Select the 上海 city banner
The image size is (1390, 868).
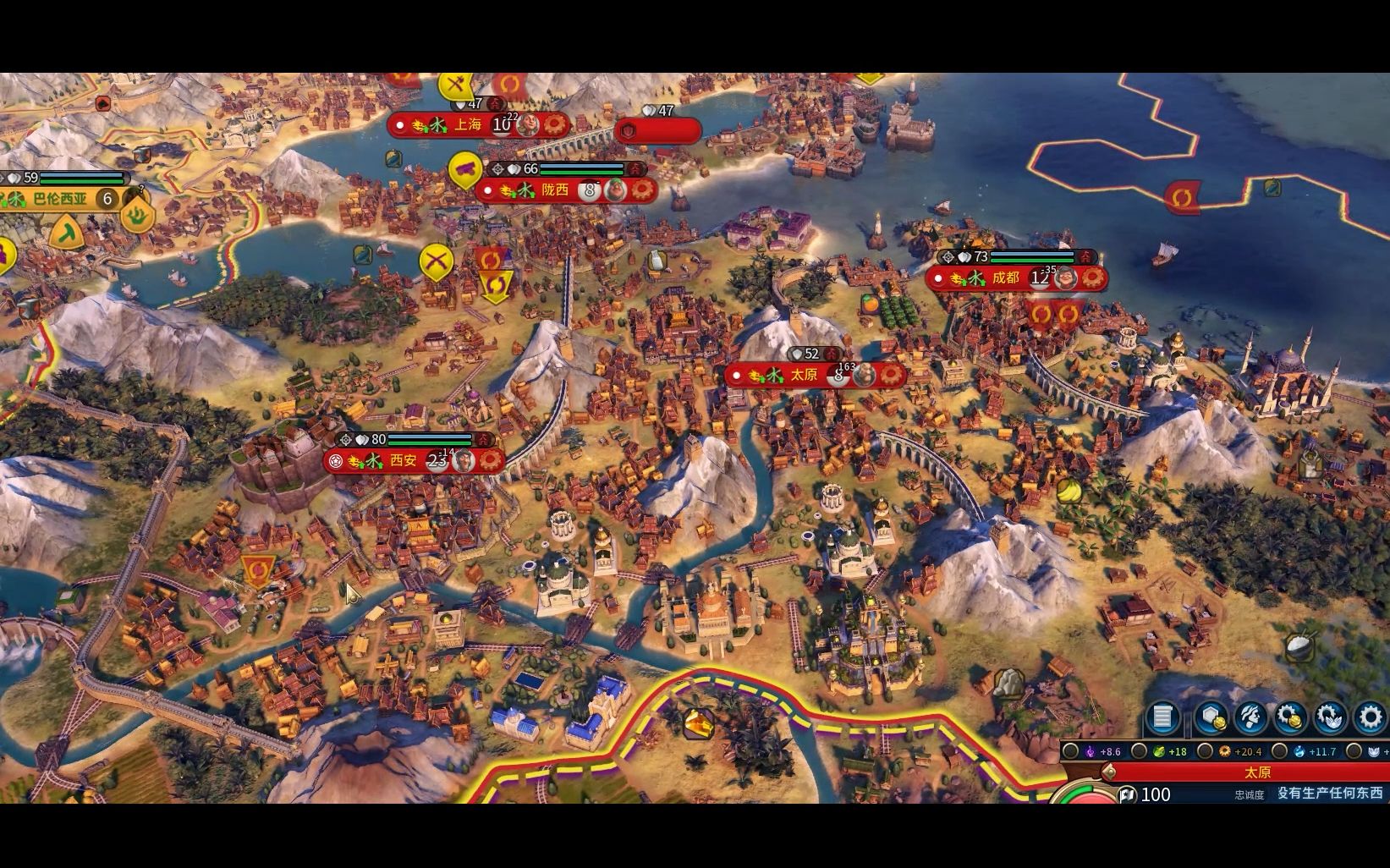pos(468,125)
